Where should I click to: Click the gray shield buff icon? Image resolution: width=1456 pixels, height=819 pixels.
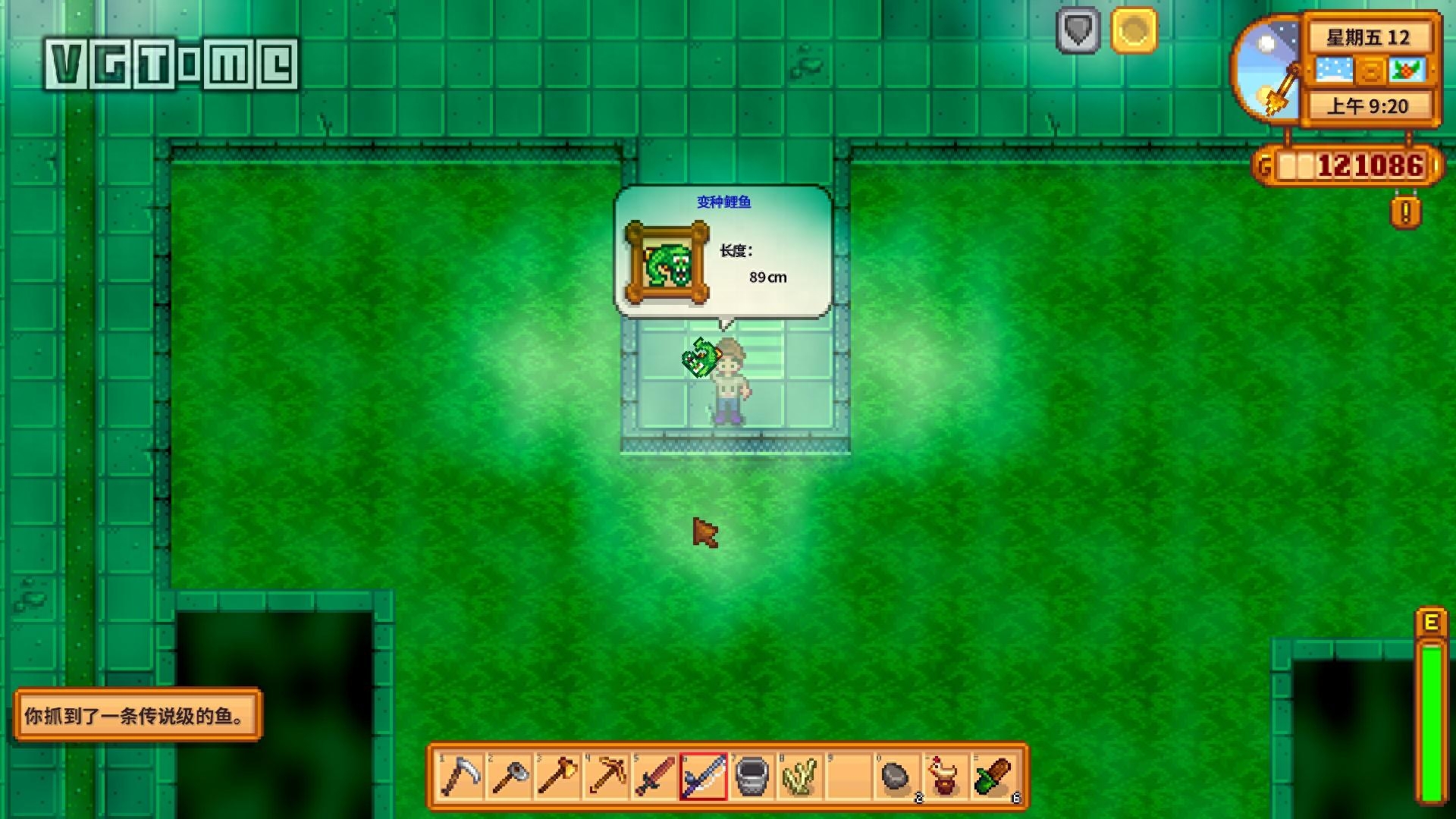[1078, 30]
